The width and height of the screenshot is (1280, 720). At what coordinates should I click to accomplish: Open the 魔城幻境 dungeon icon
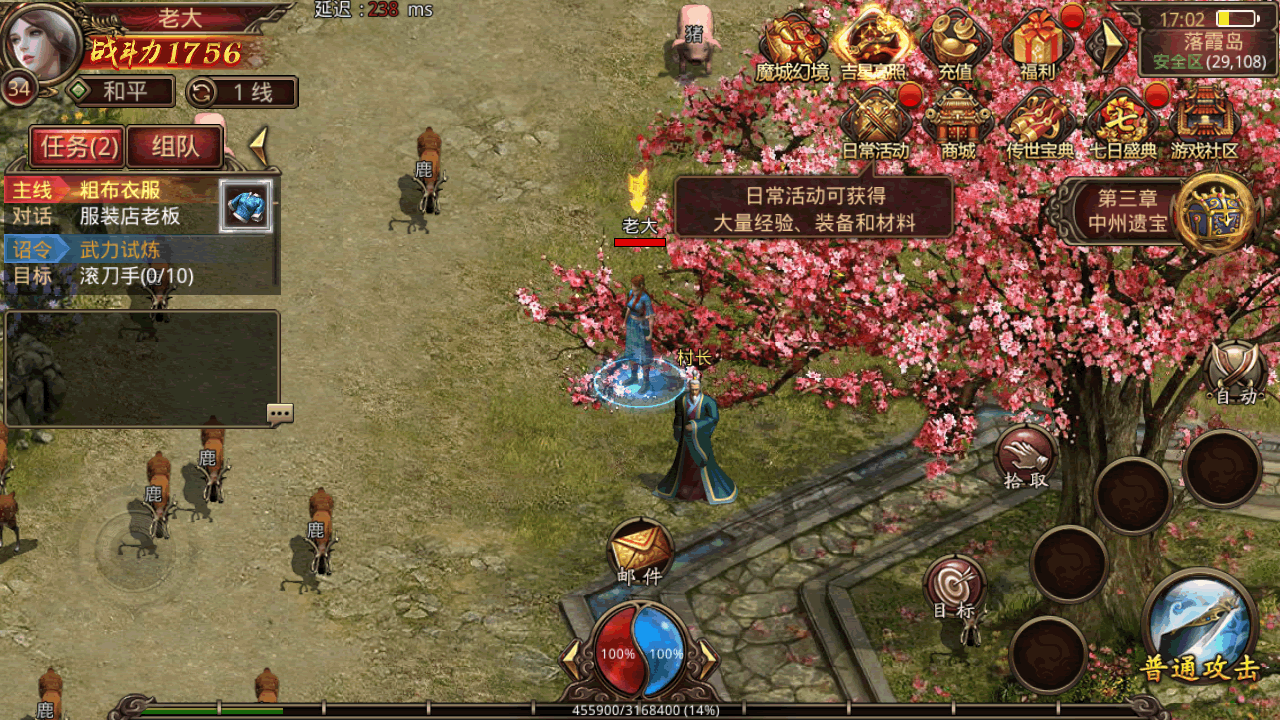click(793, 45)
